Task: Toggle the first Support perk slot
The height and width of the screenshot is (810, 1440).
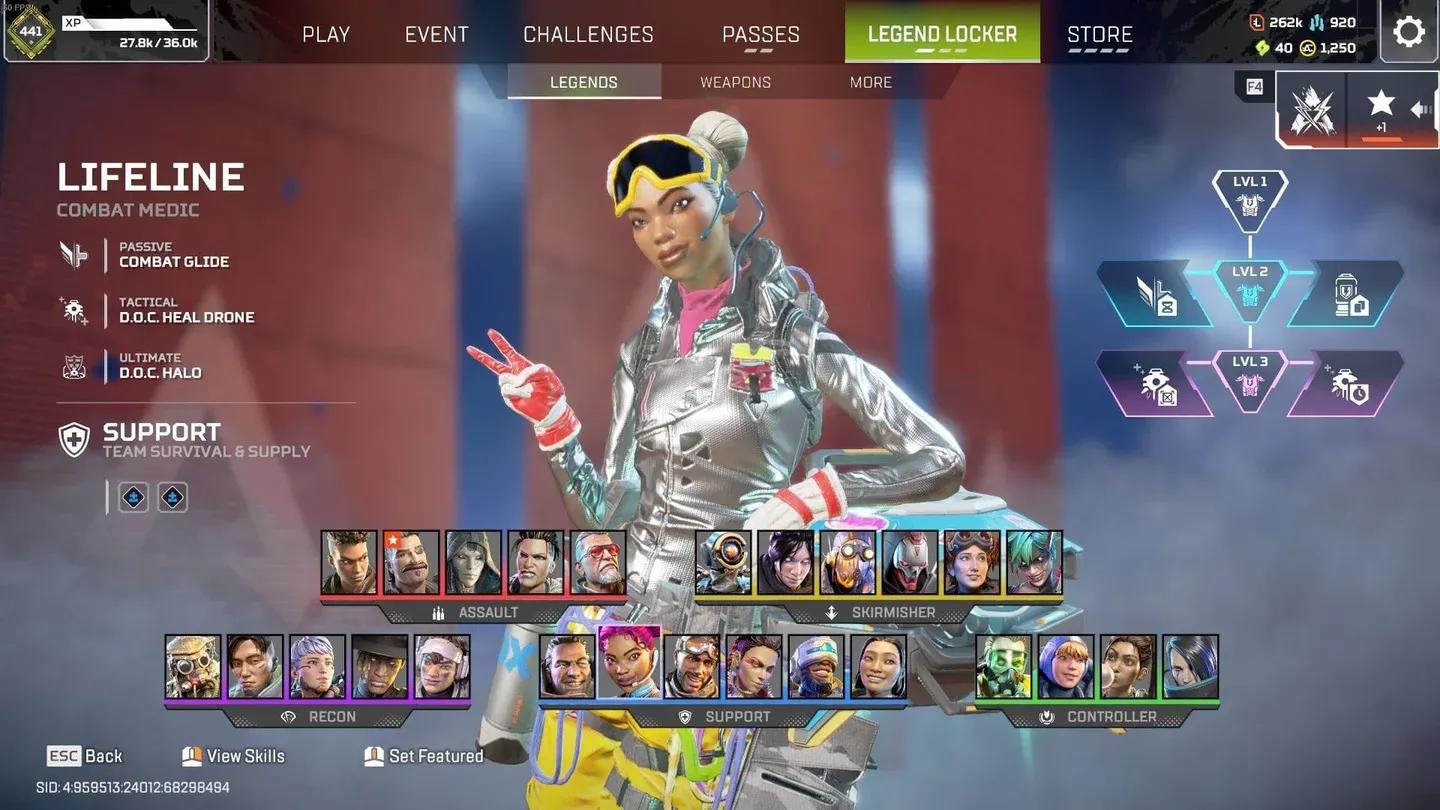Action: (x=133, y=497)
